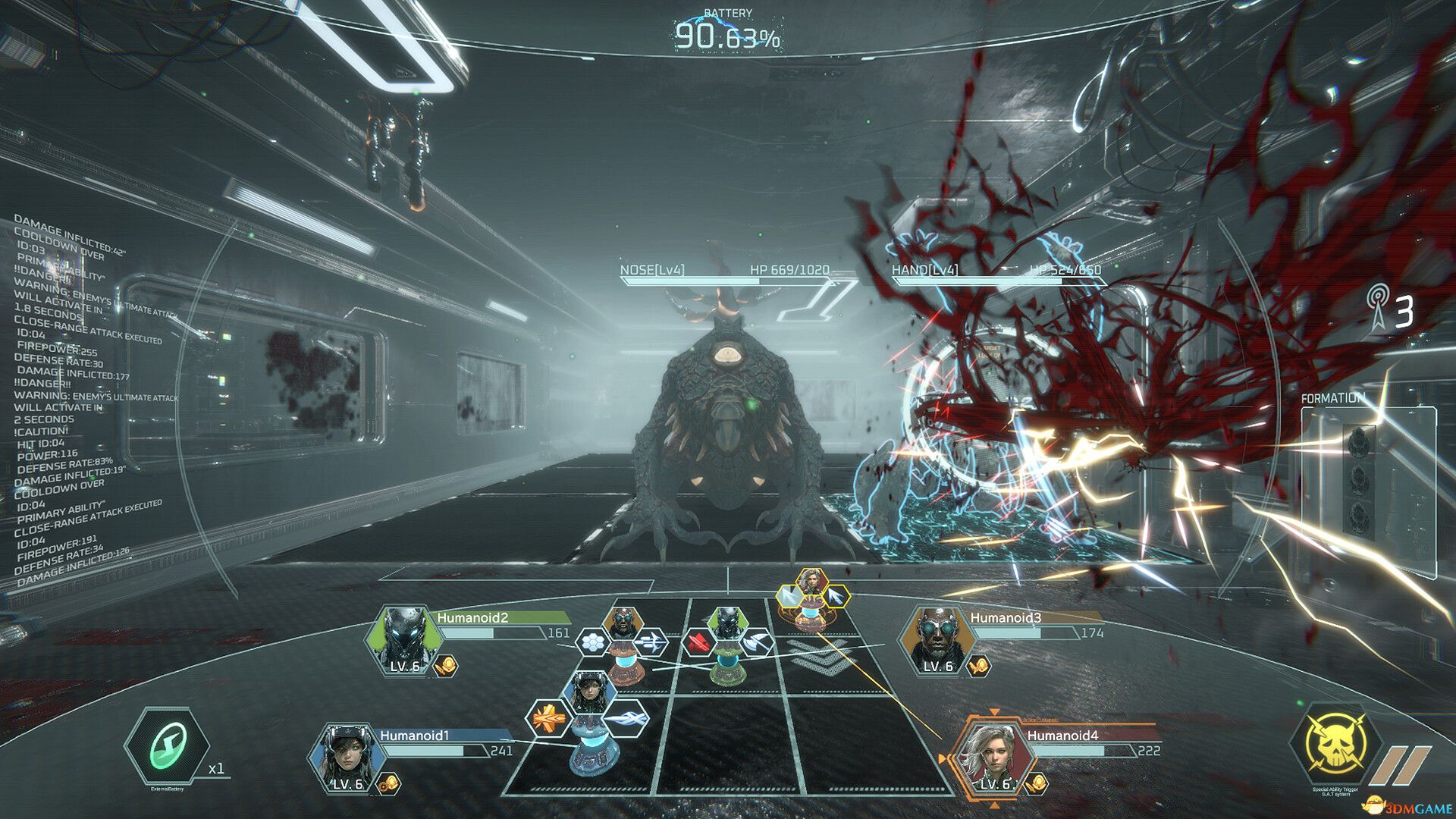
Task: Click the orange badge beside Humanoid2's portrait
Action: click(446, 667)
